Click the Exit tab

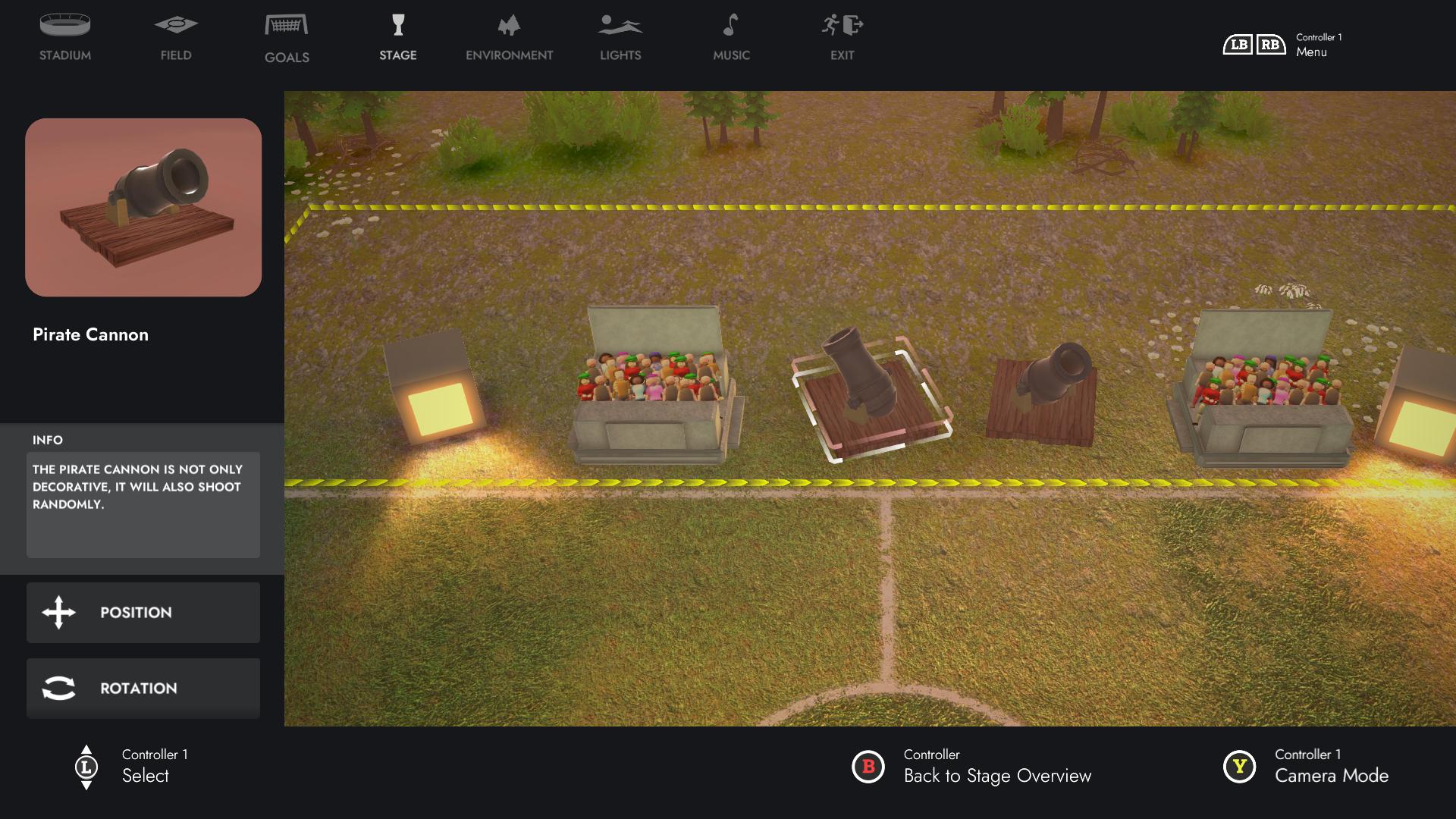point(842,38)
